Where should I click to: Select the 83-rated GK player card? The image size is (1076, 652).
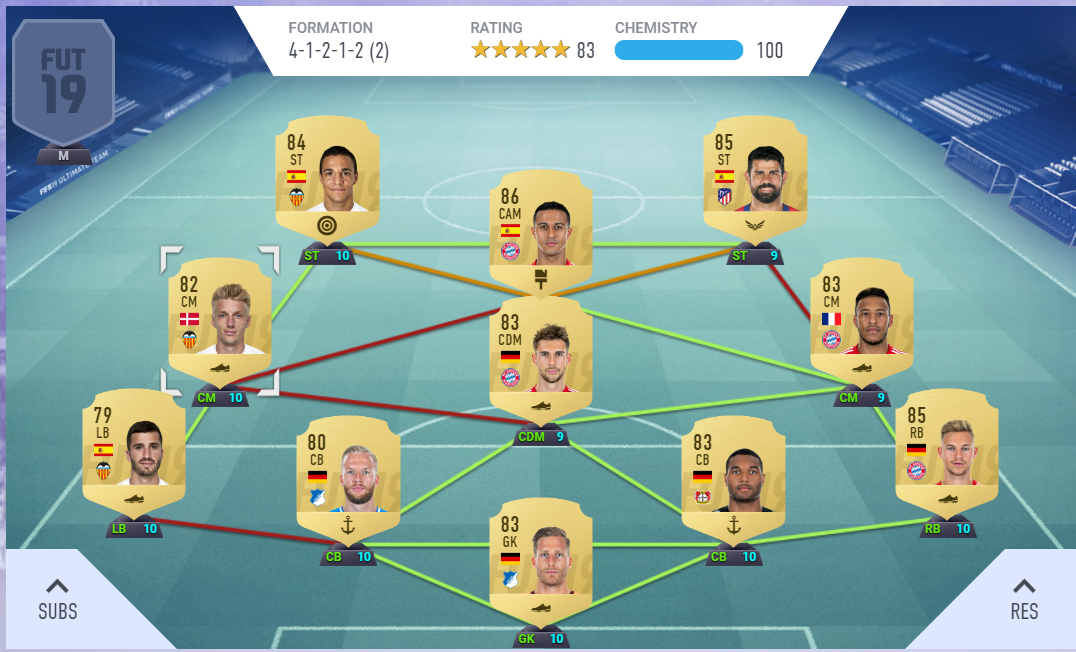click(540, 560)
